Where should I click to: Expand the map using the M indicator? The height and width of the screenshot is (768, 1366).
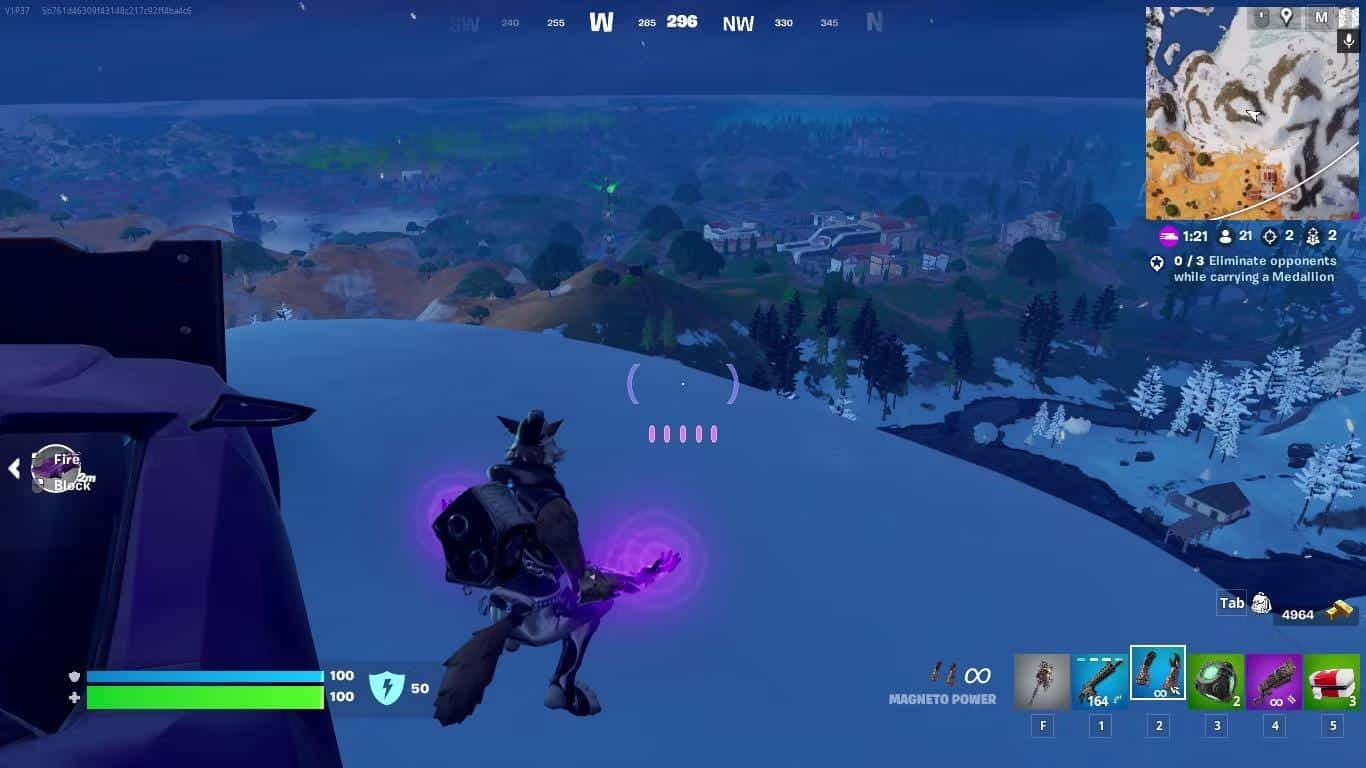pos(1323,16)
